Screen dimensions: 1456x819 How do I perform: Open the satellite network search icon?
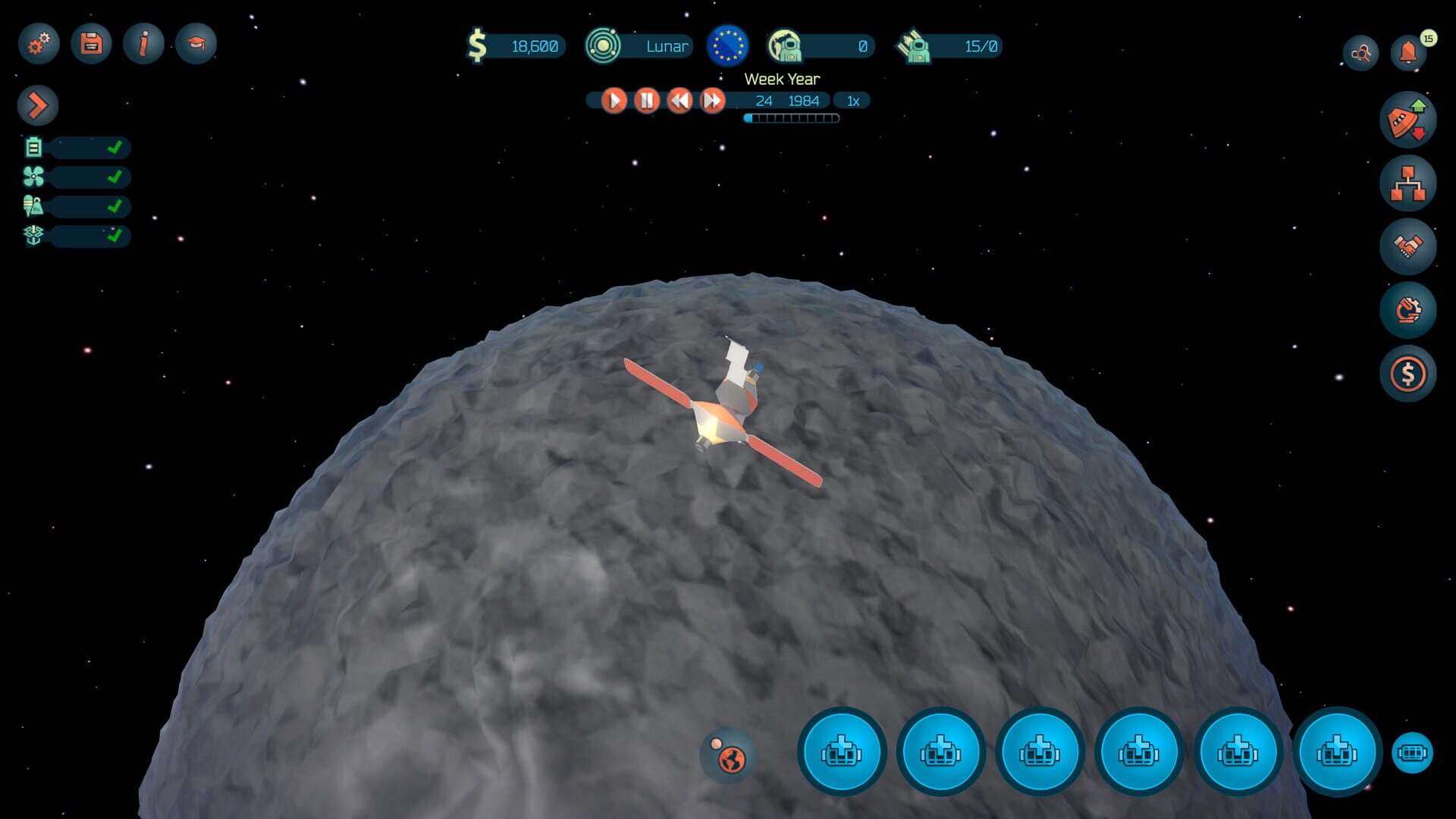pyautogui.click(x=1360, y=51)
